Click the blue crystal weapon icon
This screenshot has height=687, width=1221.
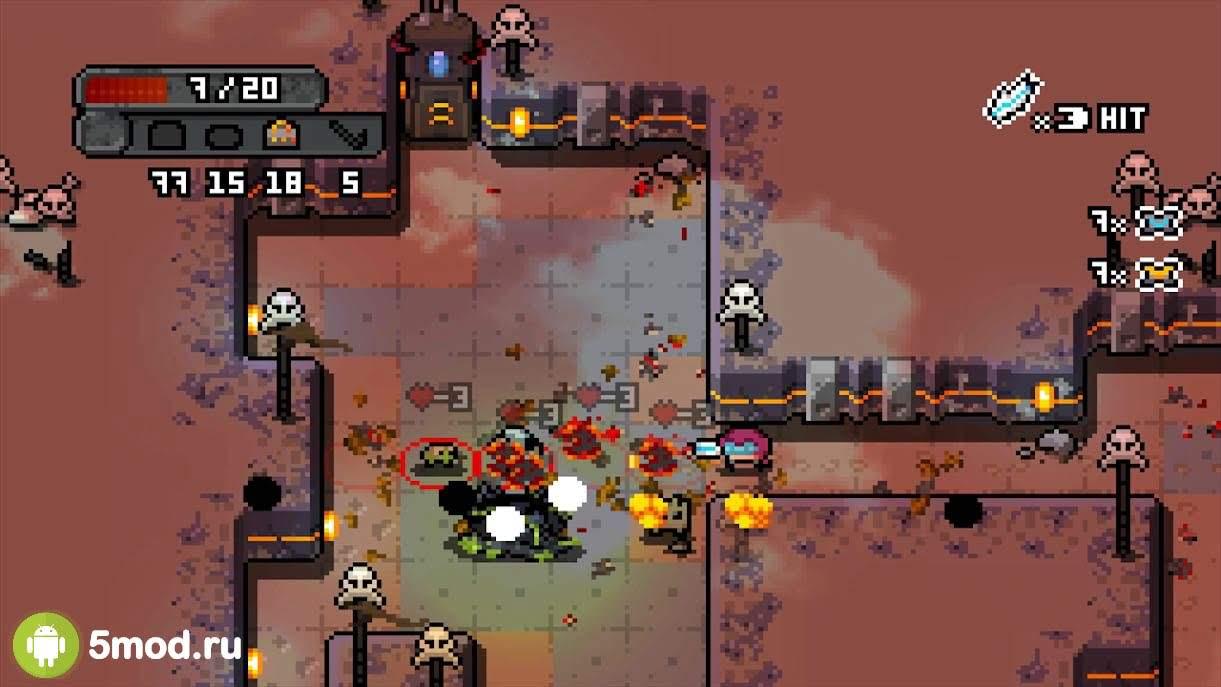click(1014, 98)
